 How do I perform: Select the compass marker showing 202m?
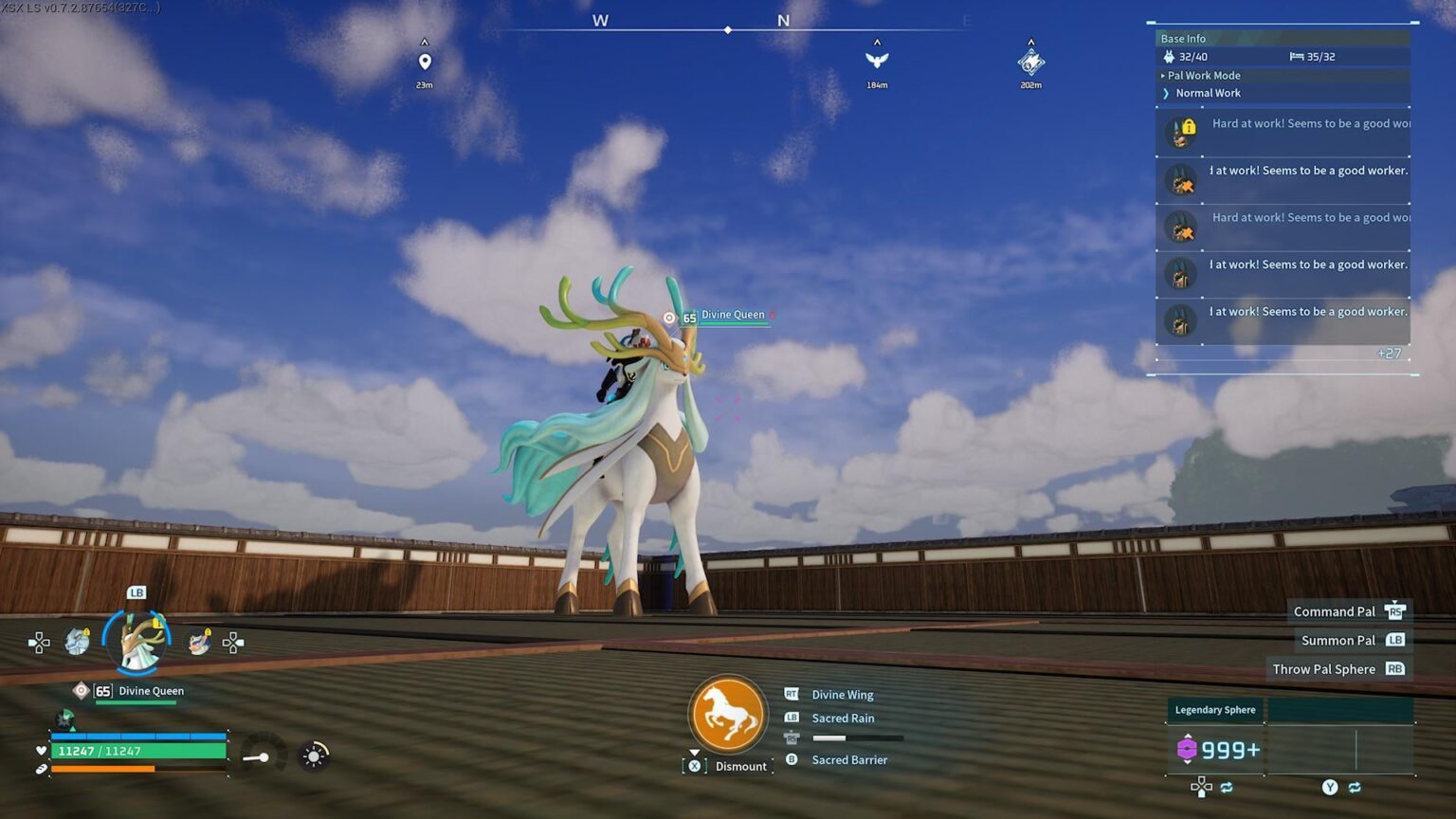pos(1030,63)
